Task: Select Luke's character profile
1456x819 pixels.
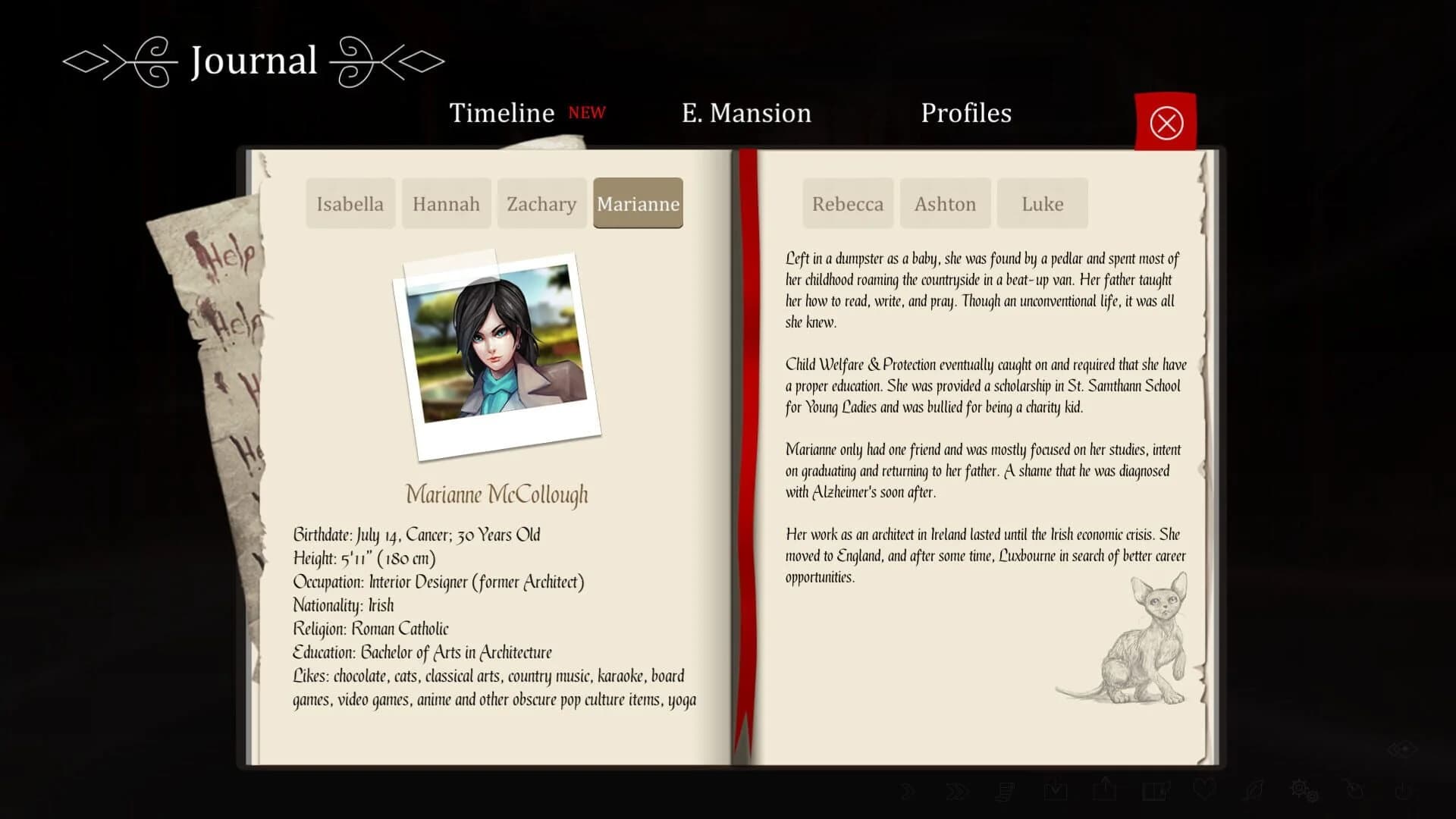Action: (1042, 203)
